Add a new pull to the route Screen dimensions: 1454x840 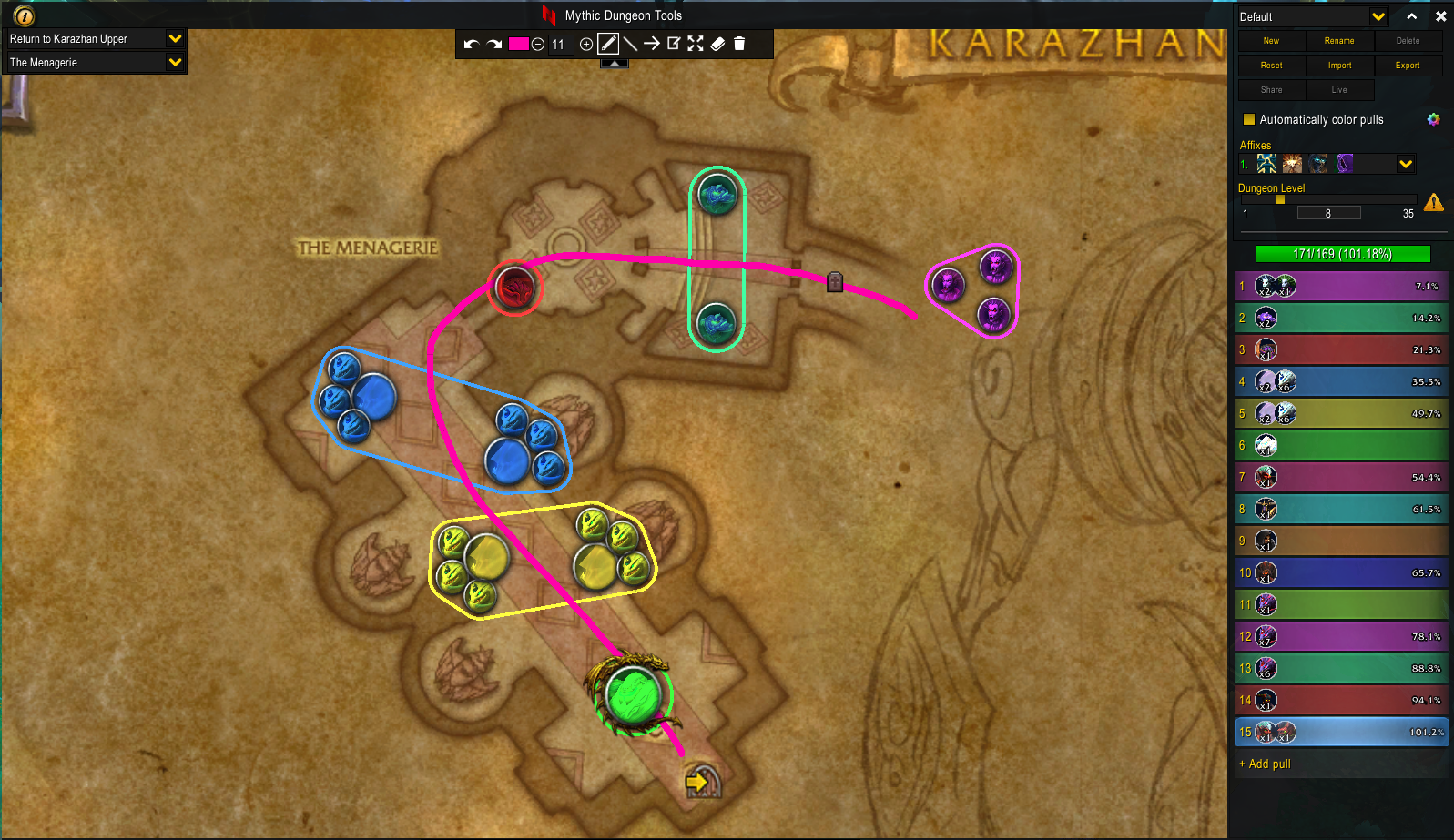[1266, 764]
